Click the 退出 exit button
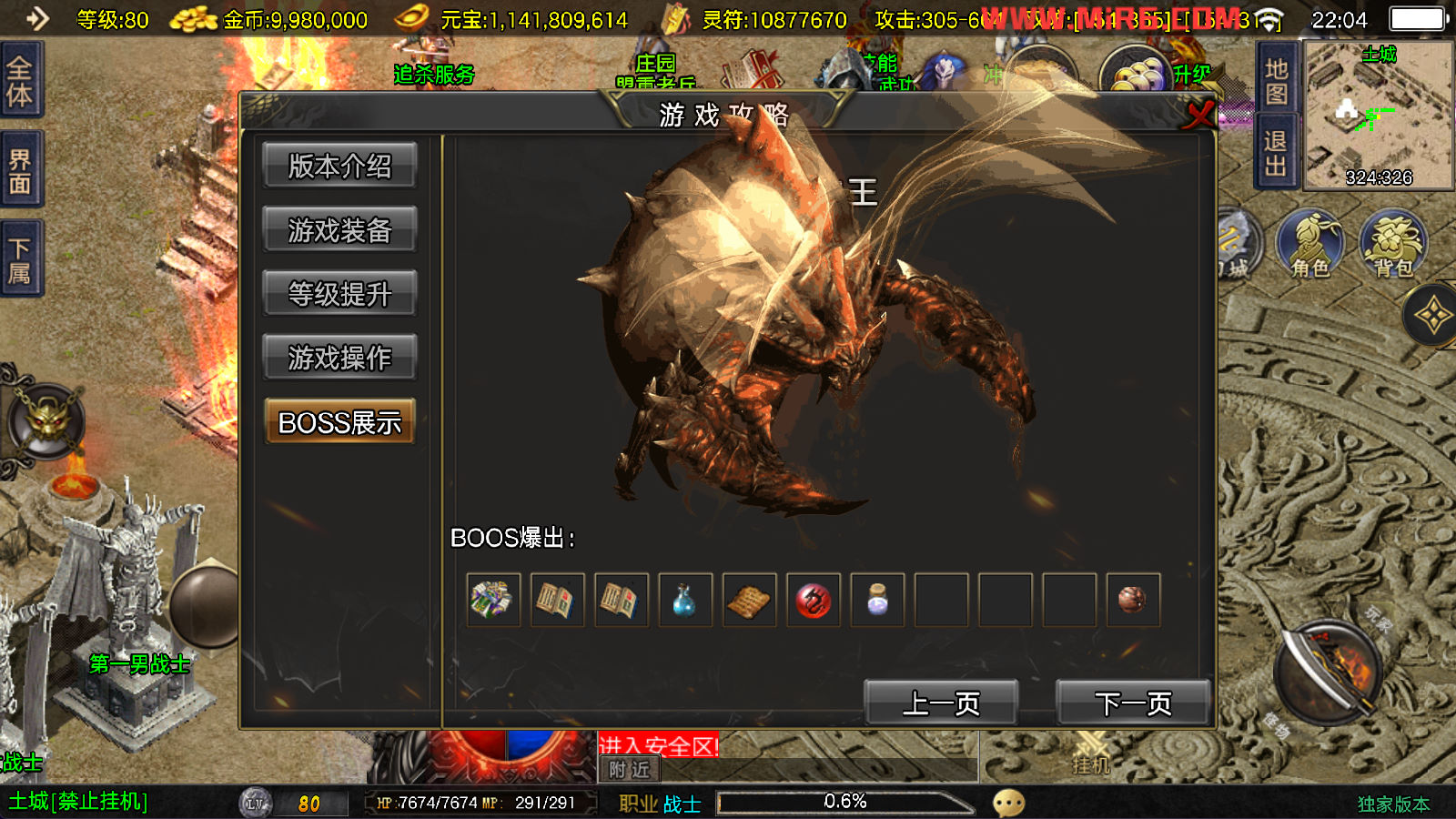This screenshot has width=1456, height=819. click(x=1276, y=153)
